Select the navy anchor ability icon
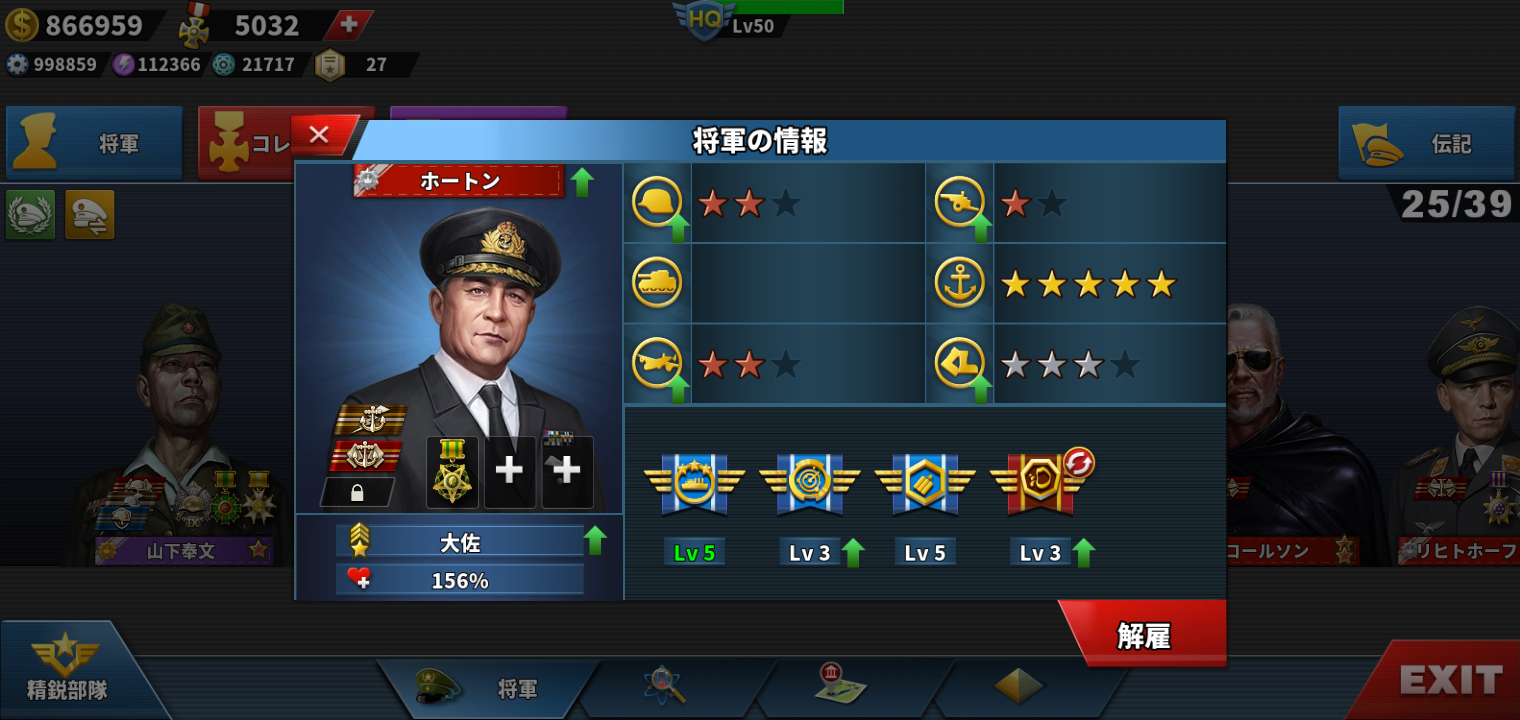Viewport: 1520px width, 720px height. coord(959,283)
